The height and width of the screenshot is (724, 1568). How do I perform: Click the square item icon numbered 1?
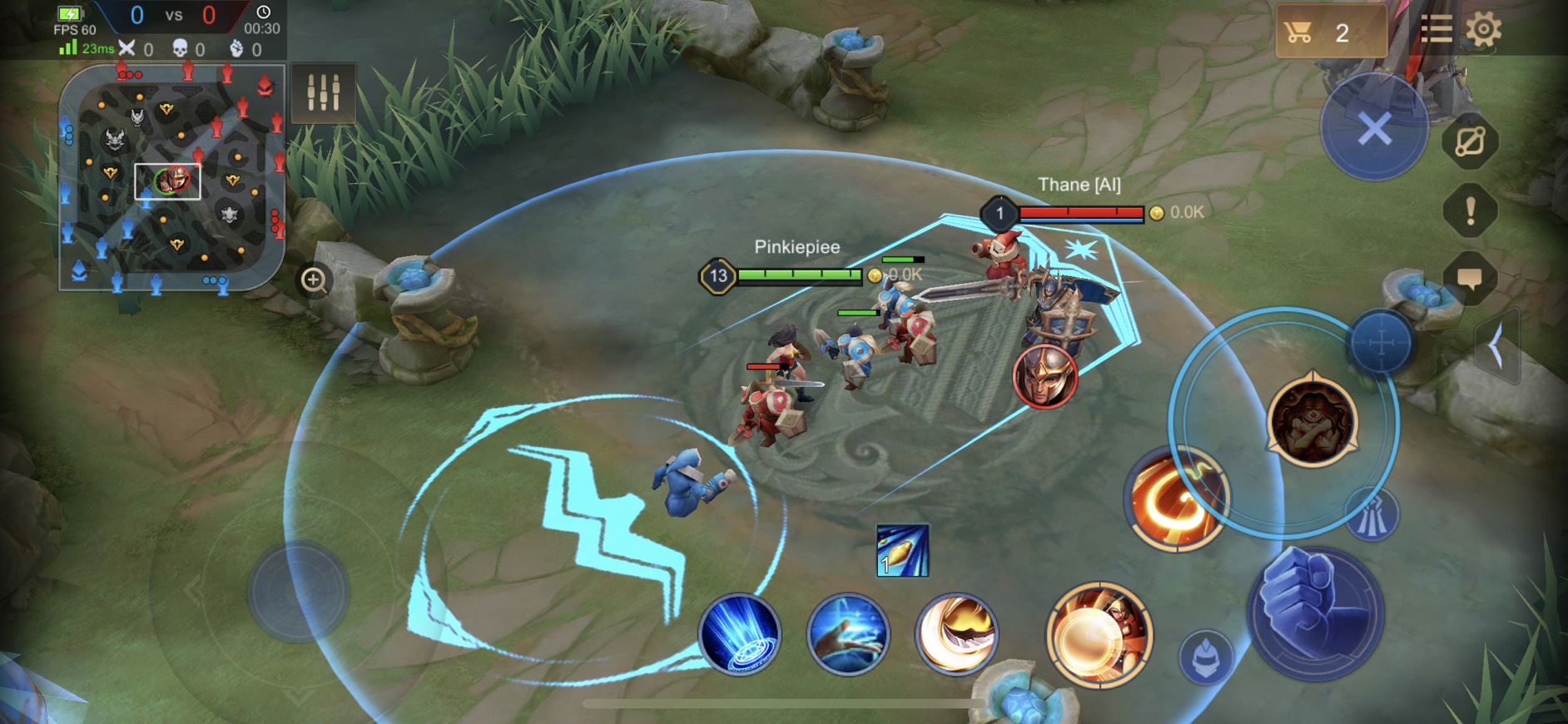[902, 551]
